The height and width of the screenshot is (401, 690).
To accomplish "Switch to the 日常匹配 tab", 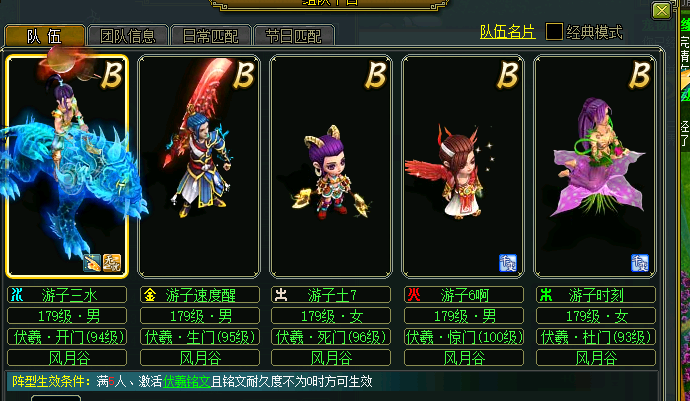I will tap(210, 36).
